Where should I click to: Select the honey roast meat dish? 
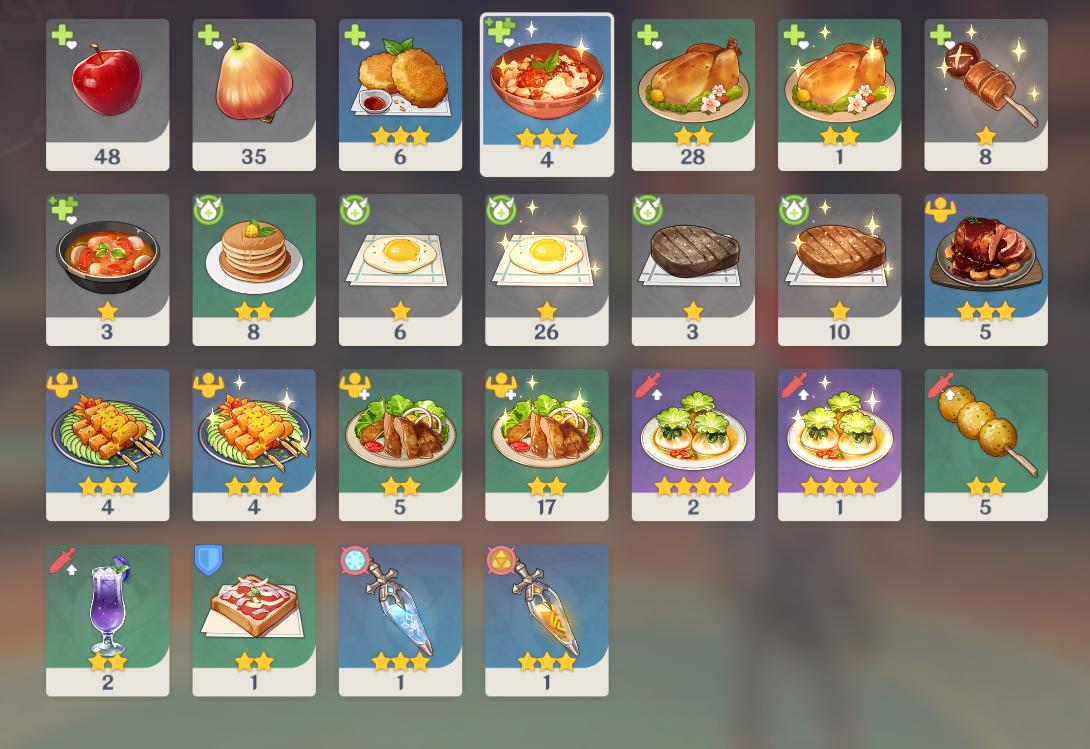coord(985,269)
